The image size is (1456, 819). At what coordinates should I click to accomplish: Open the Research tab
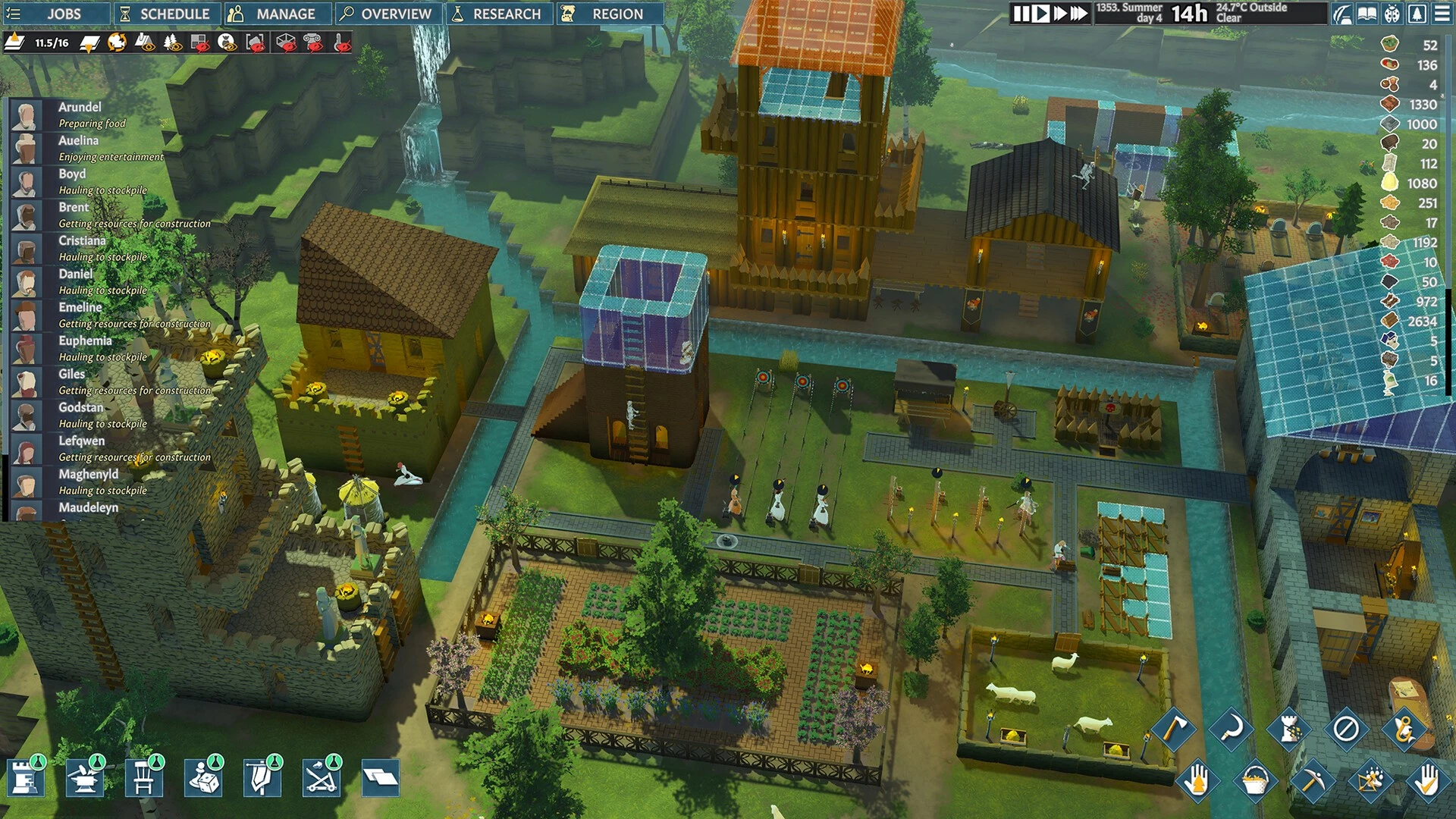click(497, 14)
